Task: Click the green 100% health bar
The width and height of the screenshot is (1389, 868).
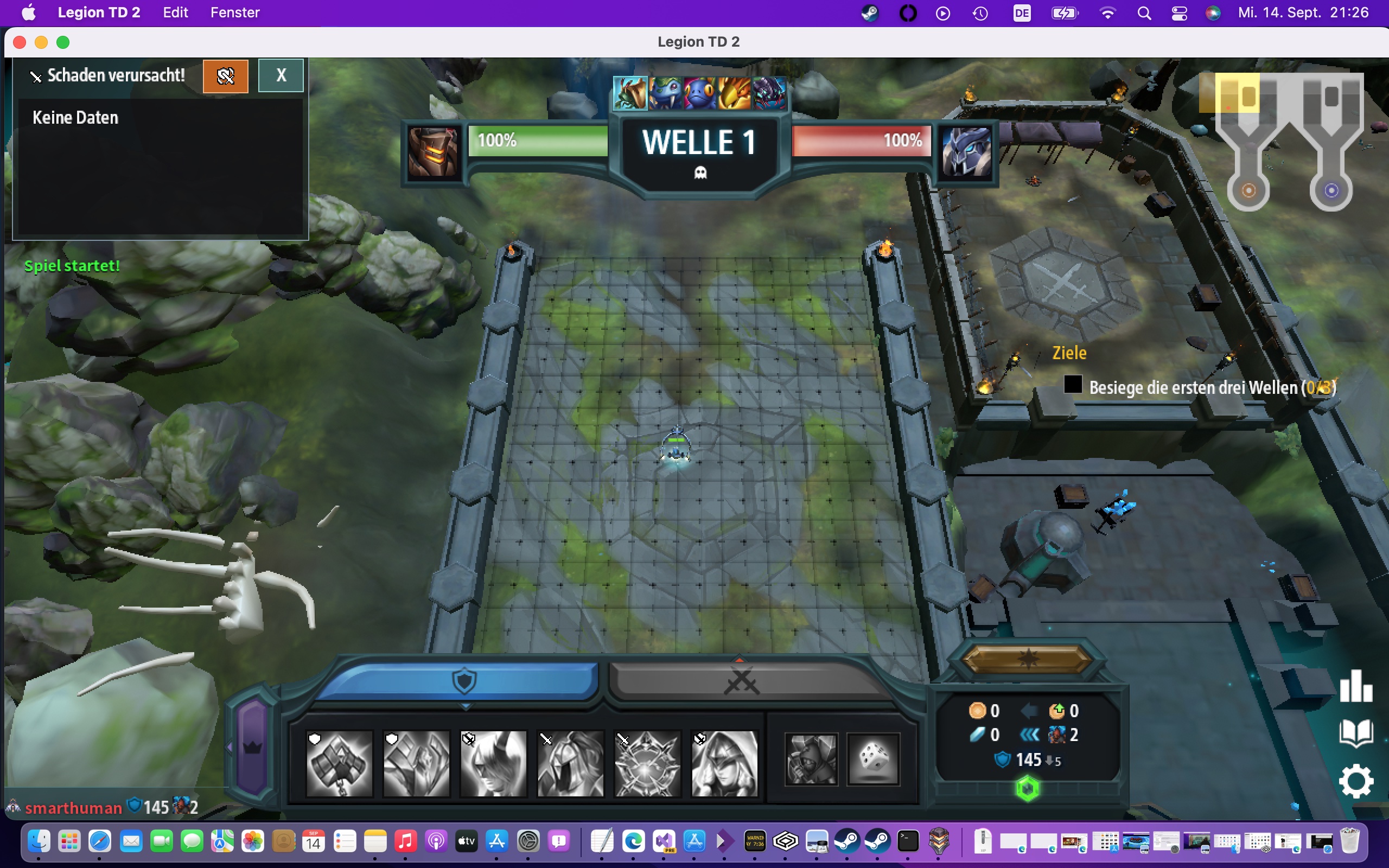Action: [537, 141]
